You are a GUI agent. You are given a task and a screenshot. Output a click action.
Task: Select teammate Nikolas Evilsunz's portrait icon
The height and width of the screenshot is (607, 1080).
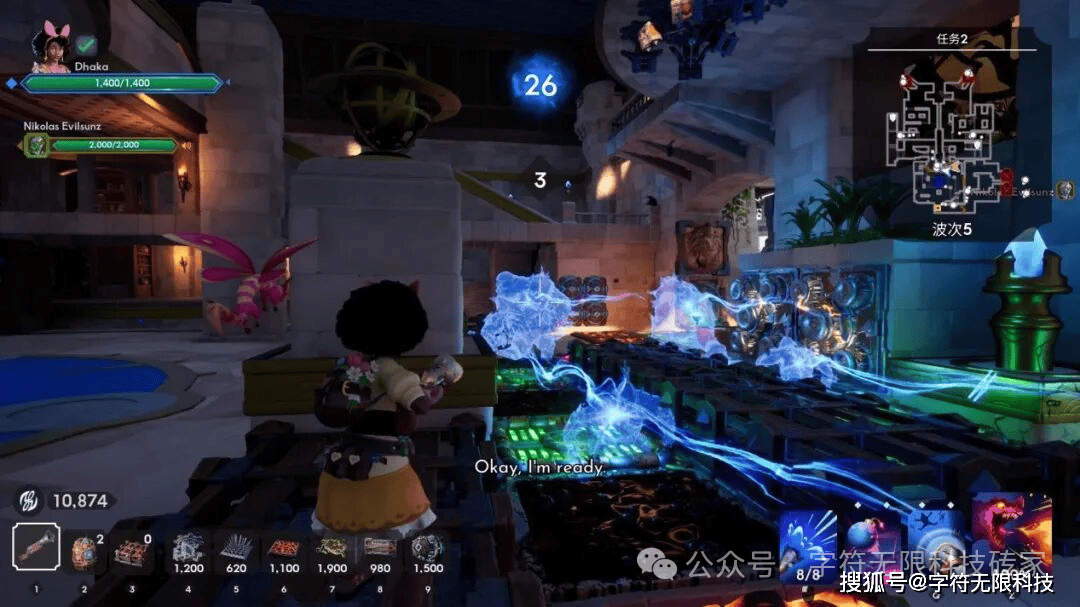[36, 145]
